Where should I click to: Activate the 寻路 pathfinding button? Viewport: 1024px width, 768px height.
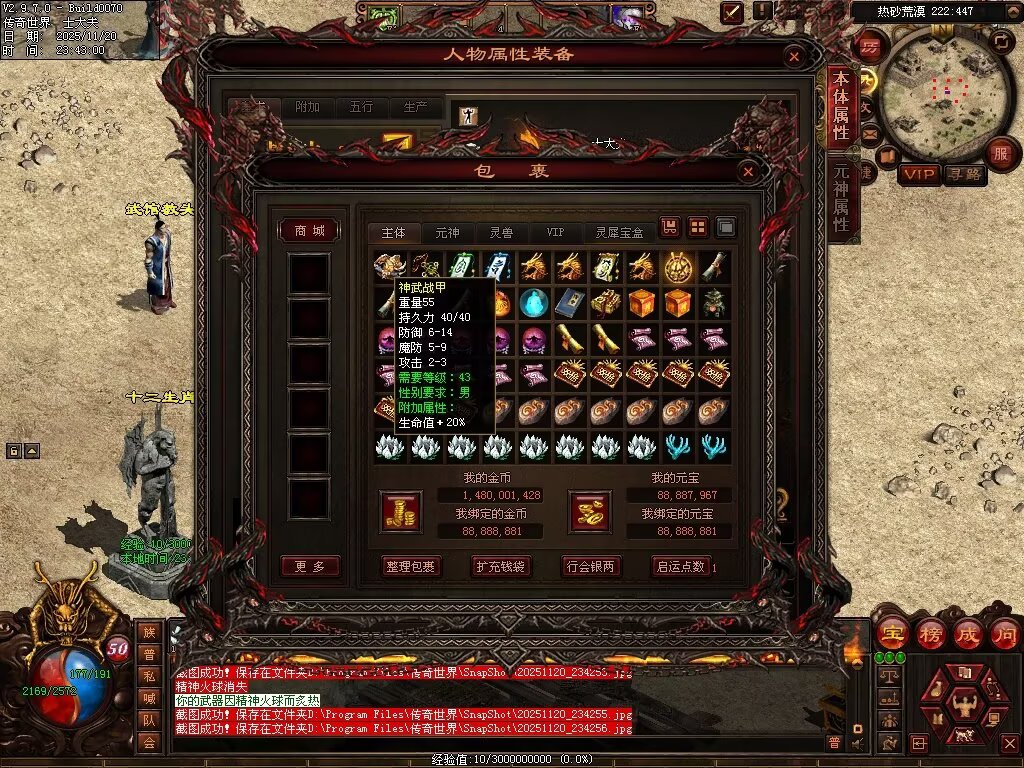tap(964, 174)
